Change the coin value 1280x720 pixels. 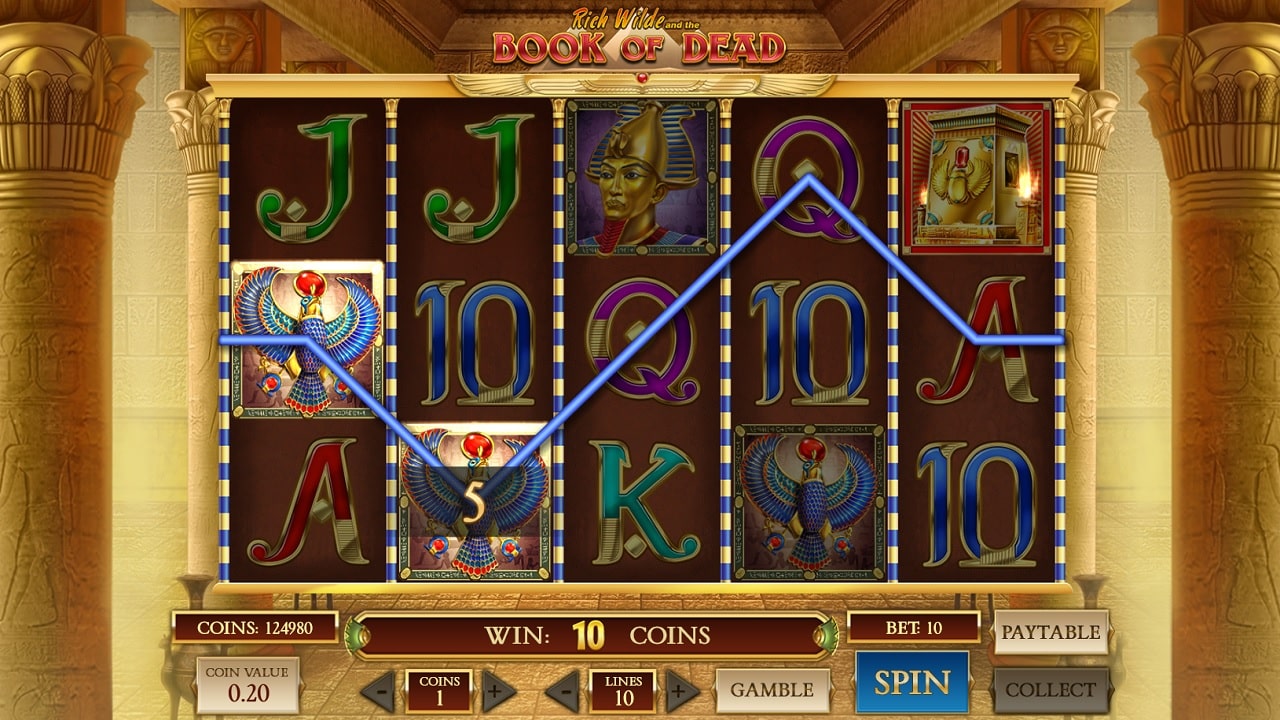coord(247,684)
